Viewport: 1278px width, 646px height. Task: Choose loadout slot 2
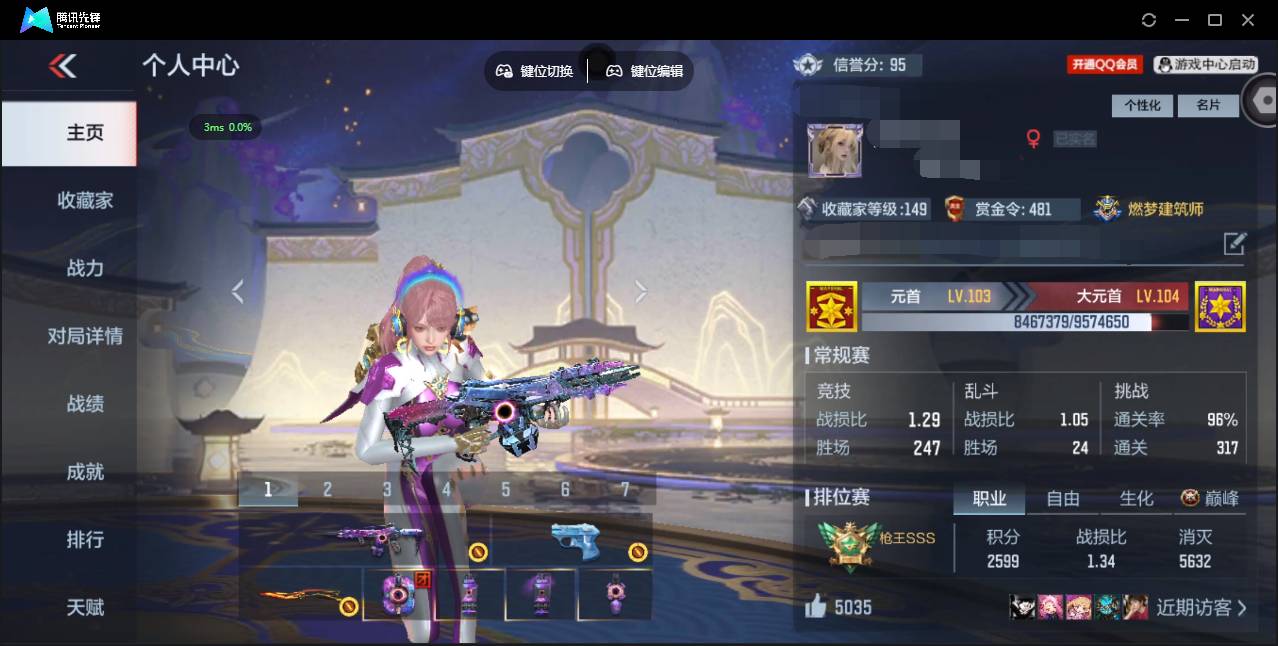327,489
